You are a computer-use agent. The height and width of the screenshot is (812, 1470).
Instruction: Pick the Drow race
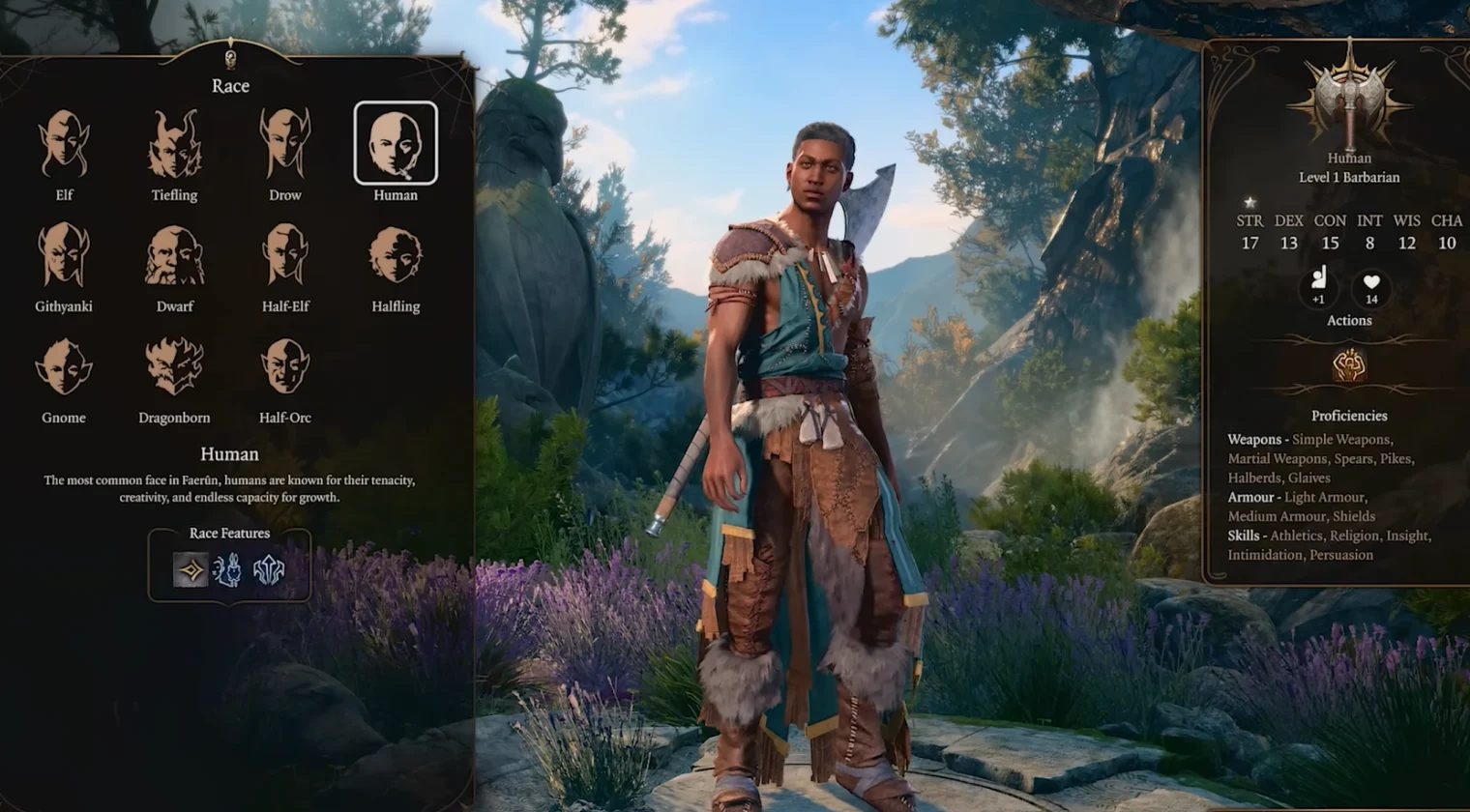tap(285, 145)
